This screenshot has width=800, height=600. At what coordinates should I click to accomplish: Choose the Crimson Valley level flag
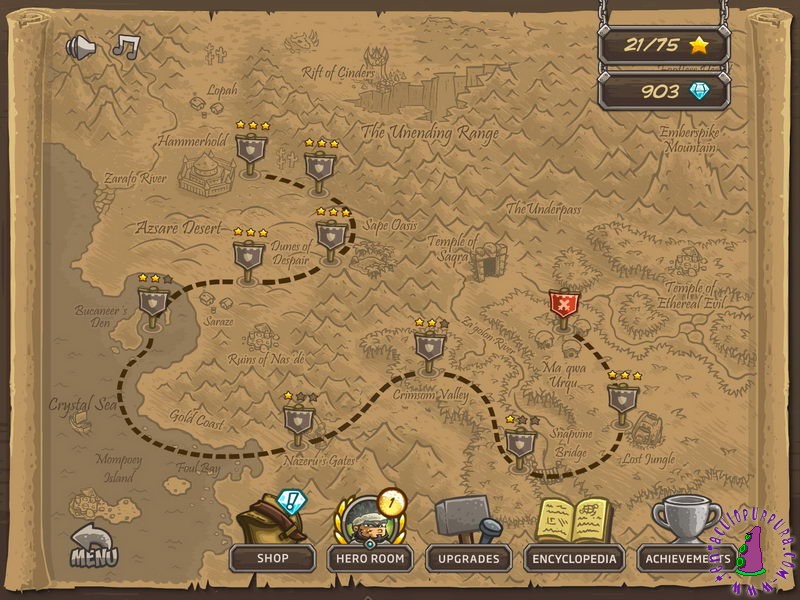pyautogui.click(x=429, y=347)
